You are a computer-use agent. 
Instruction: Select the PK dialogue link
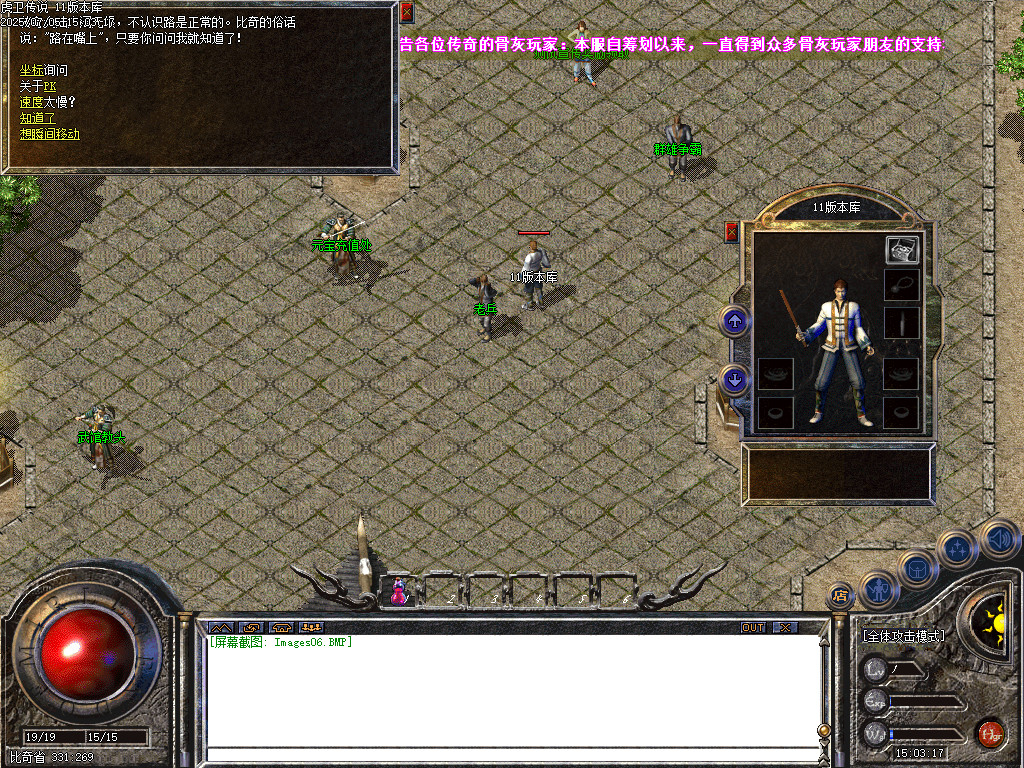click(x=50, y=86)
